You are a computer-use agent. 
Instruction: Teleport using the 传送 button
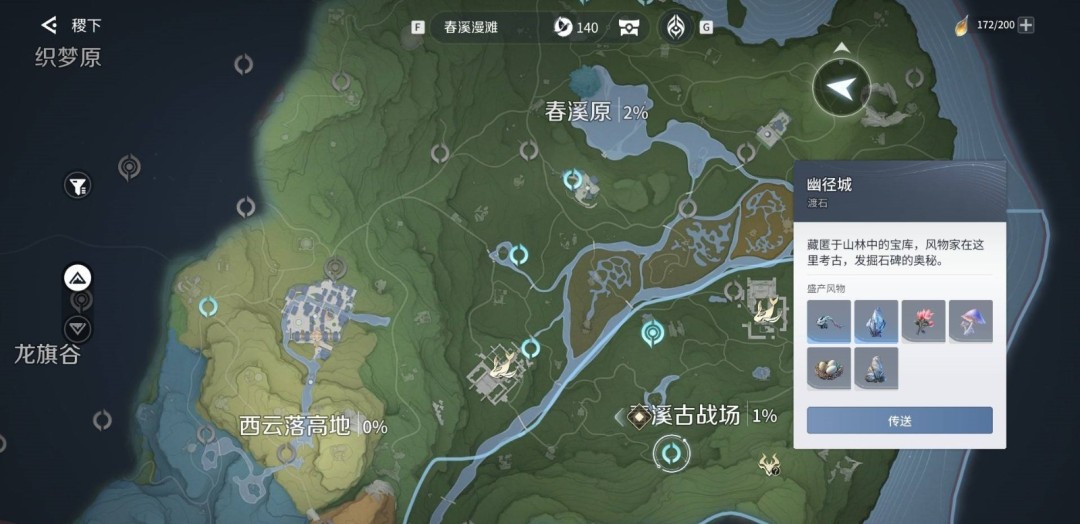pyautogui.click(x=899, y=421)
